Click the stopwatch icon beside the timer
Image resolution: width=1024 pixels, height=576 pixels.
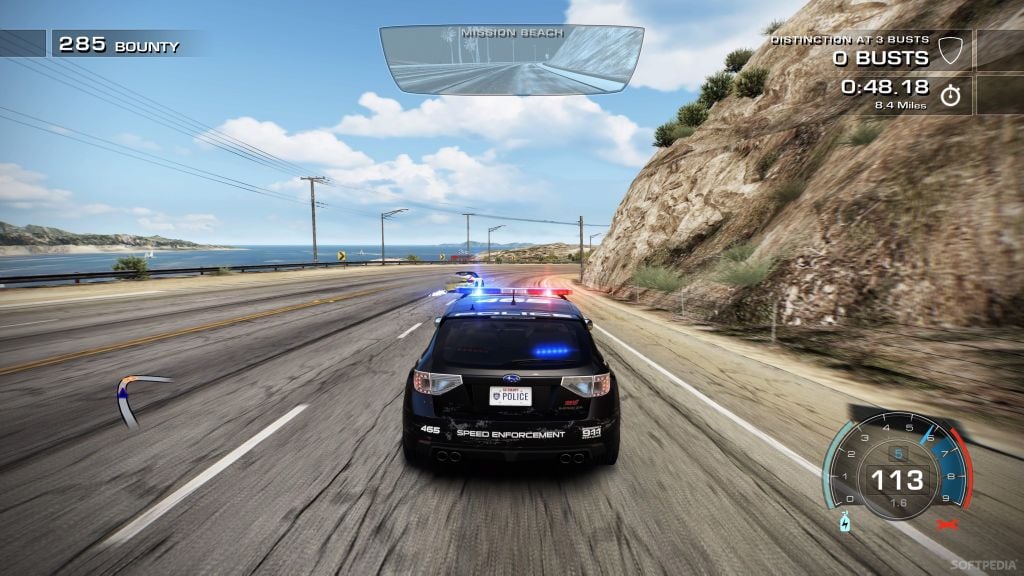click(950, 94)
